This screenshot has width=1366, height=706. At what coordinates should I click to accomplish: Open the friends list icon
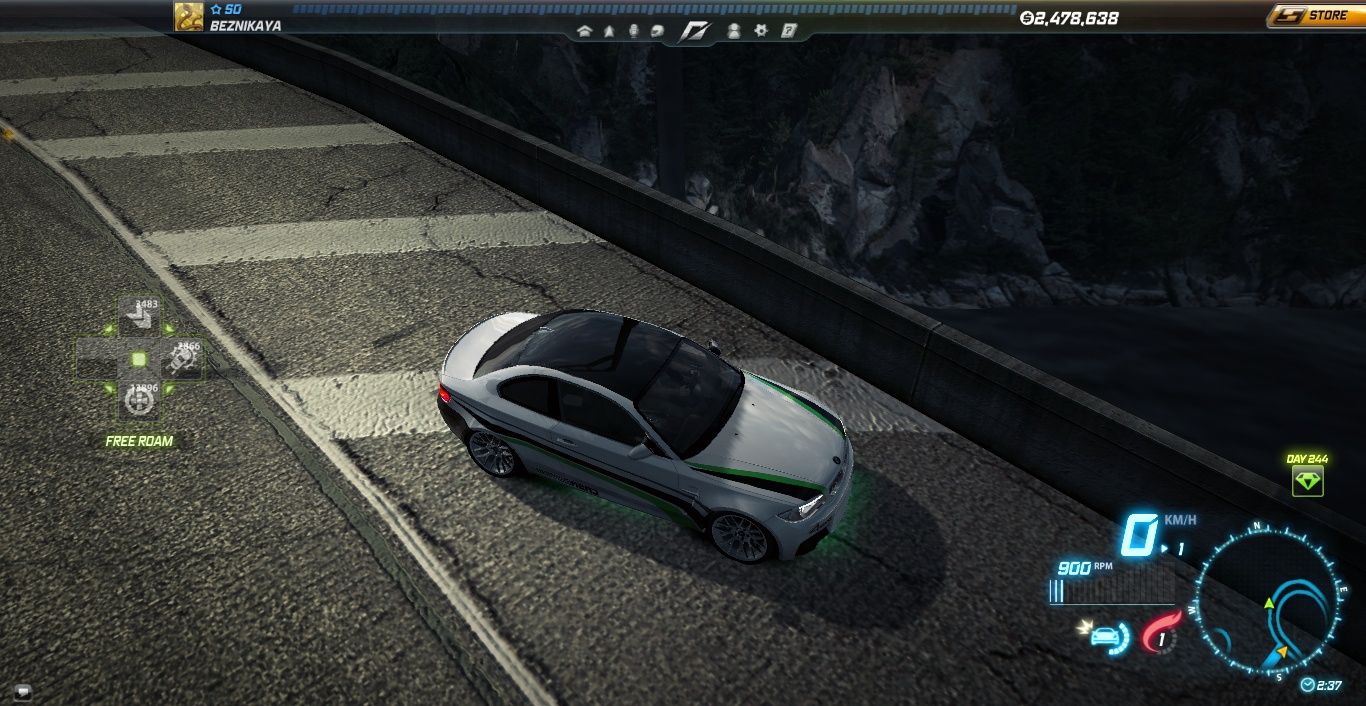pyautogui.click(x=734, y=31)
